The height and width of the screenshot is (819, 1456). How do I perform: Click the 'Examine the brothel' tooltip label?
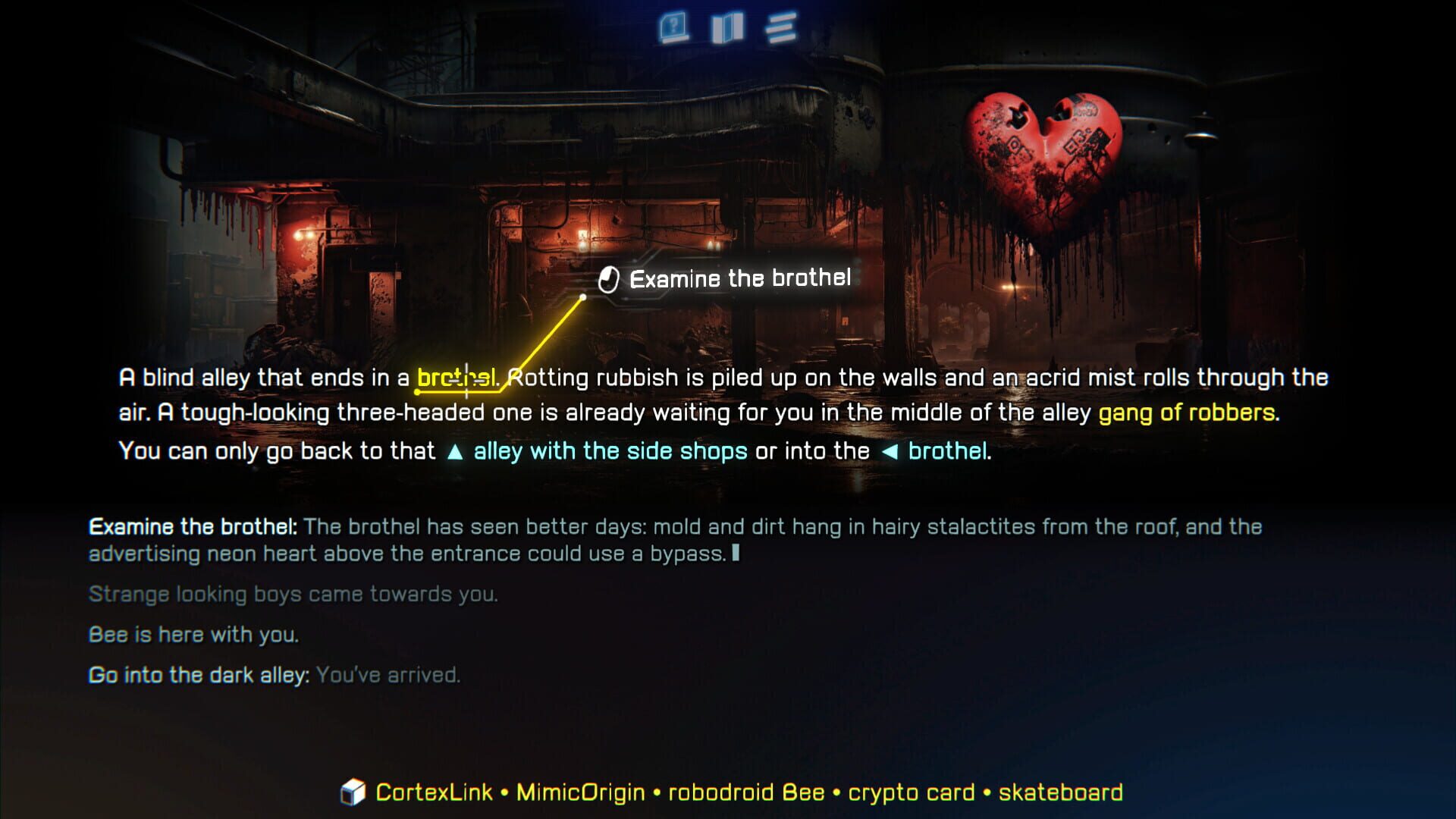(x=741, y=278)
